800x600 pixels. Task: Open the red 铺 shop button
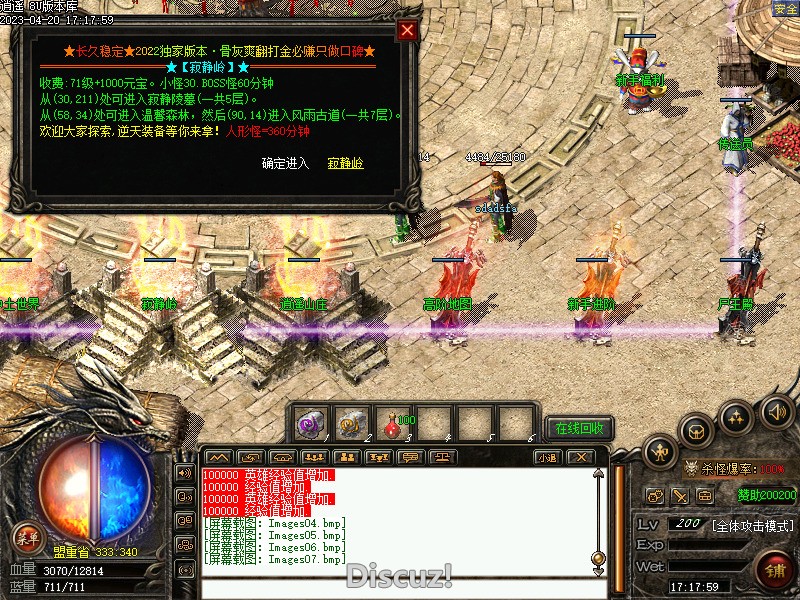[773, 571]
